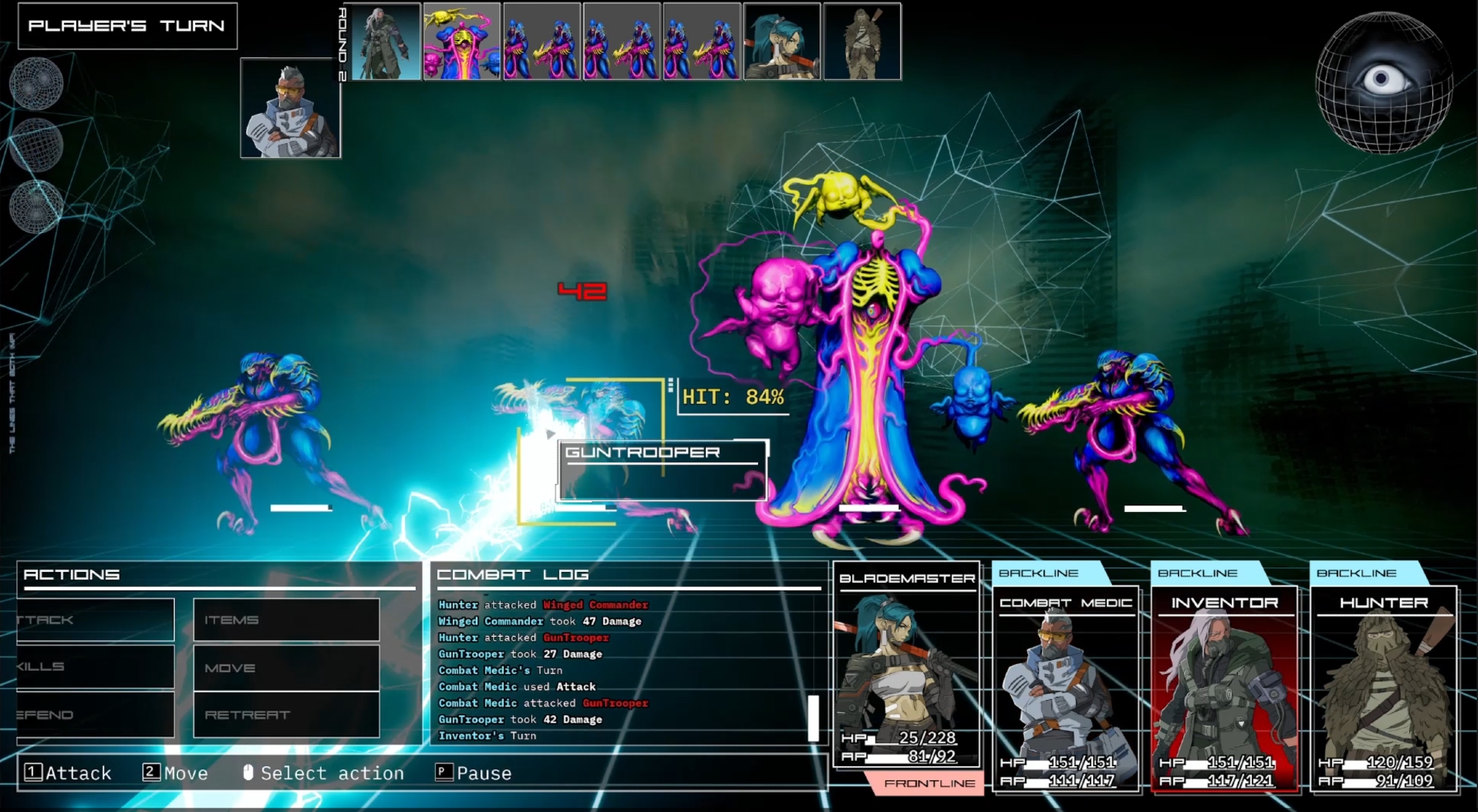Select the Defend action
This screenshot has height=812, width=1478.
(x=95, y=714)
